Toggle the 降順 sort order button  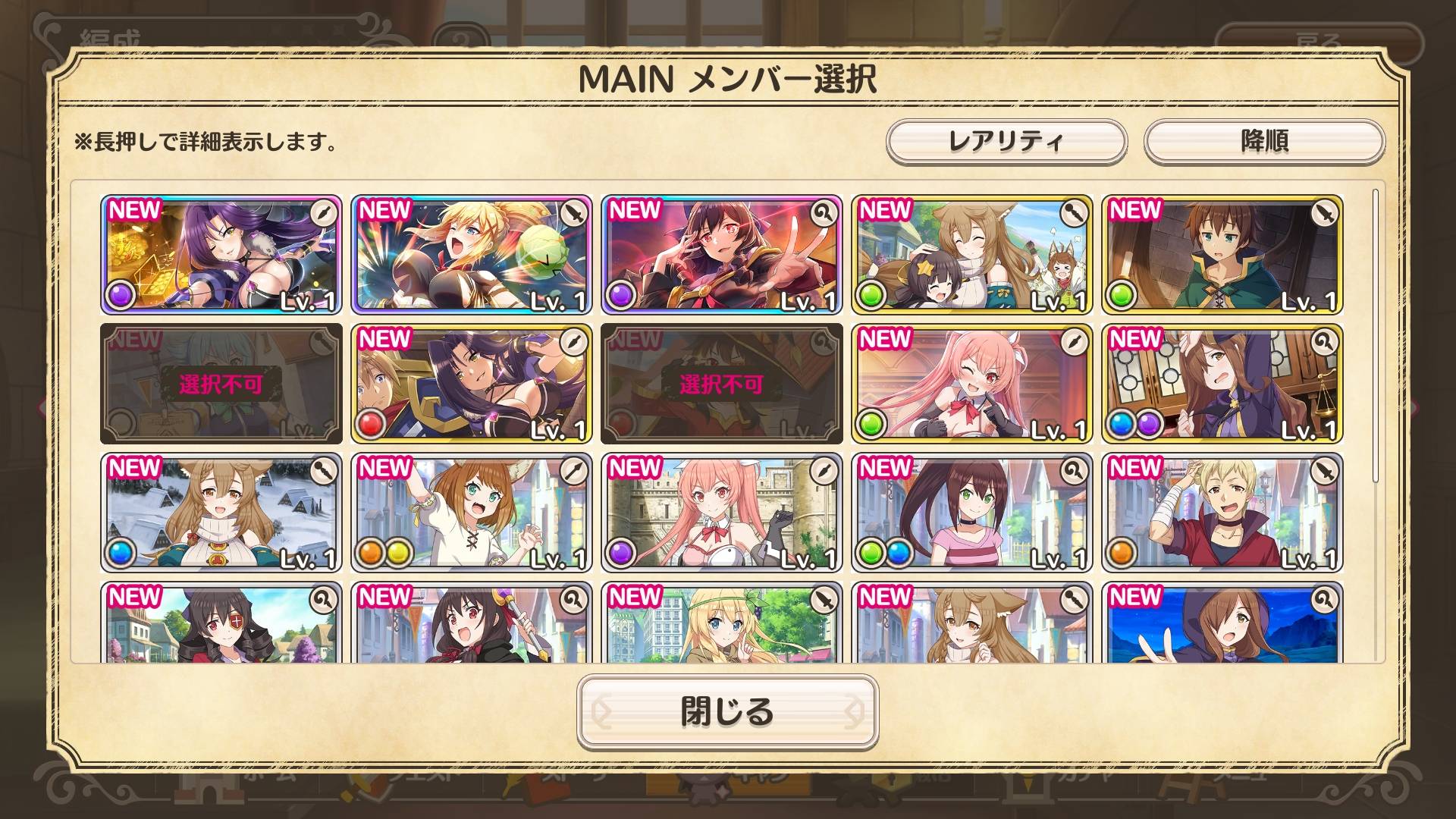tap(1263, 141)
